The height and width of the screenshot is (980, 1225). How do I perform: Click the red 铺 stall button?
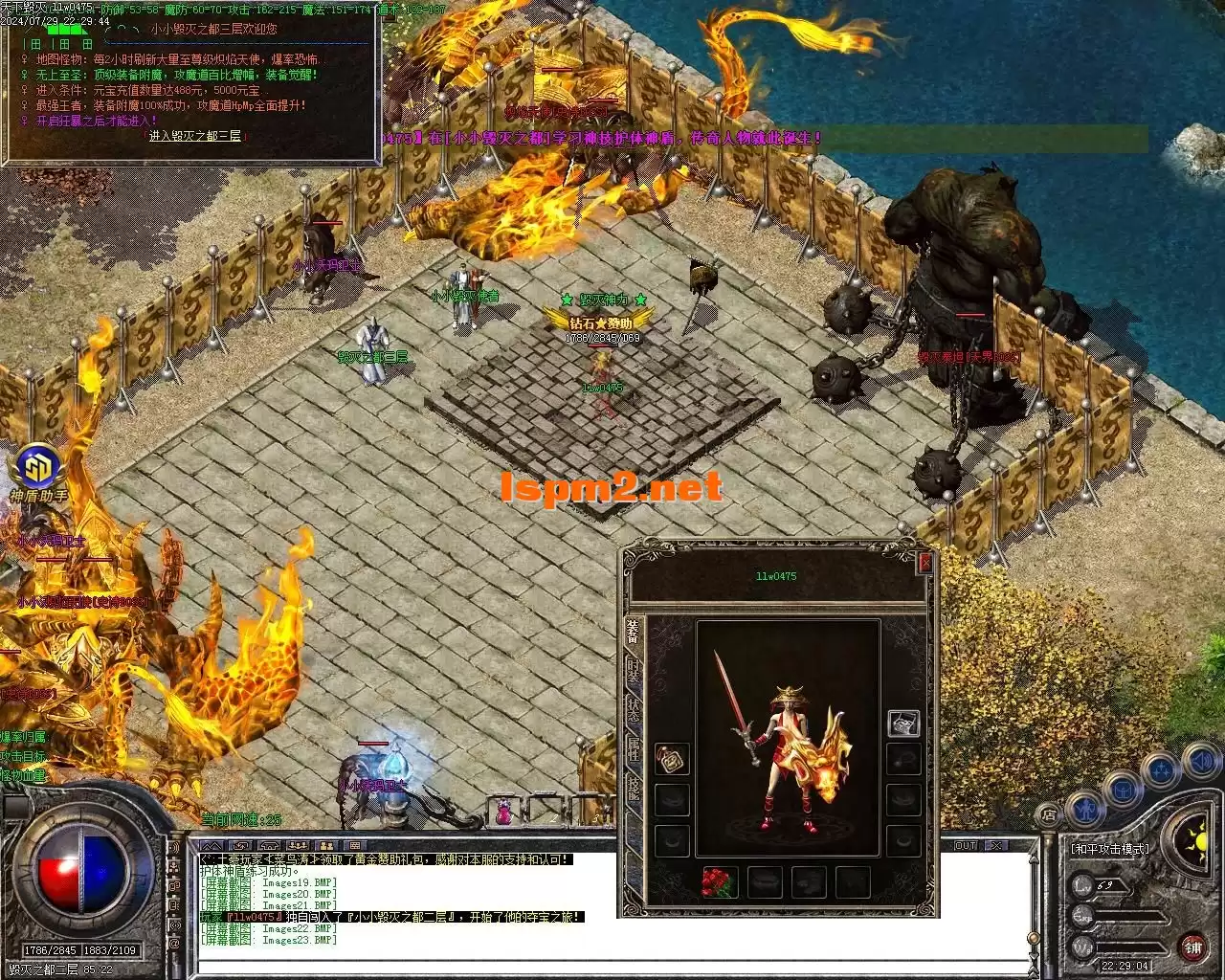1192,947
